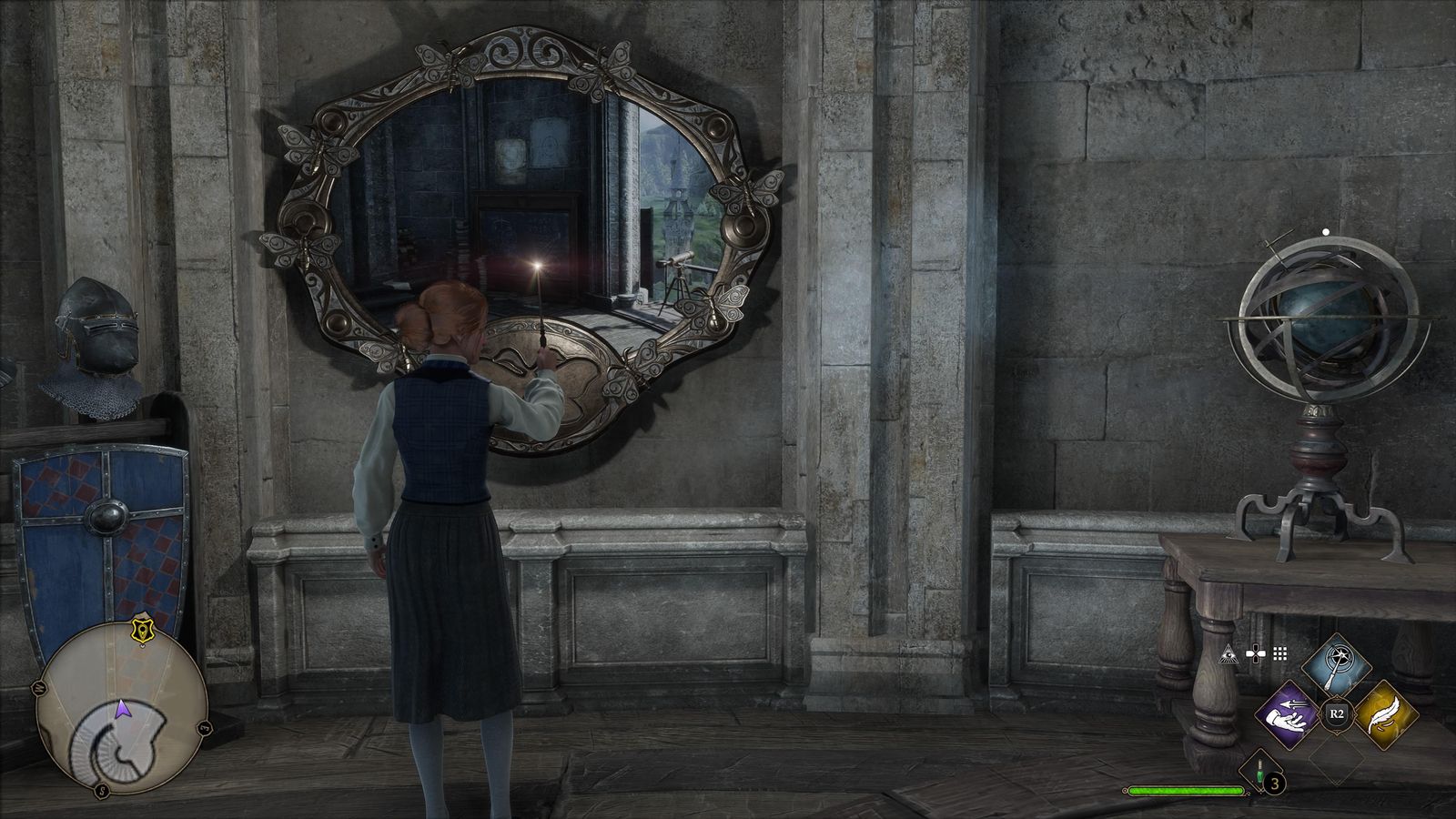Click the W compass marker on the minimap
The width and height of the screenshot is (1456, 819).
click(x=40, y=687)
